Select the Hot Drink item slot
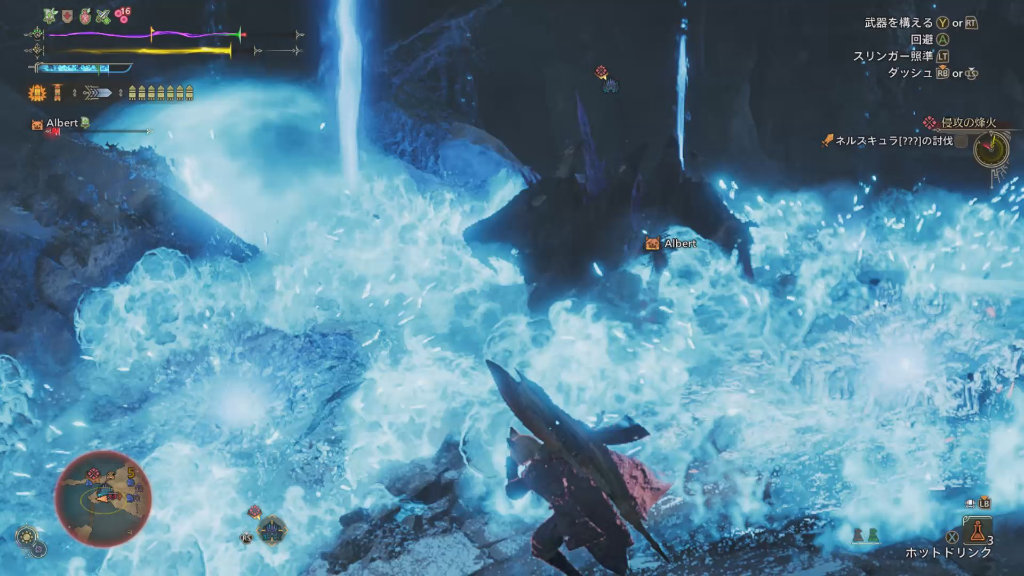The height and width of the screenshot is (576, 1024). pyautogui.click(x=975, y=530)
